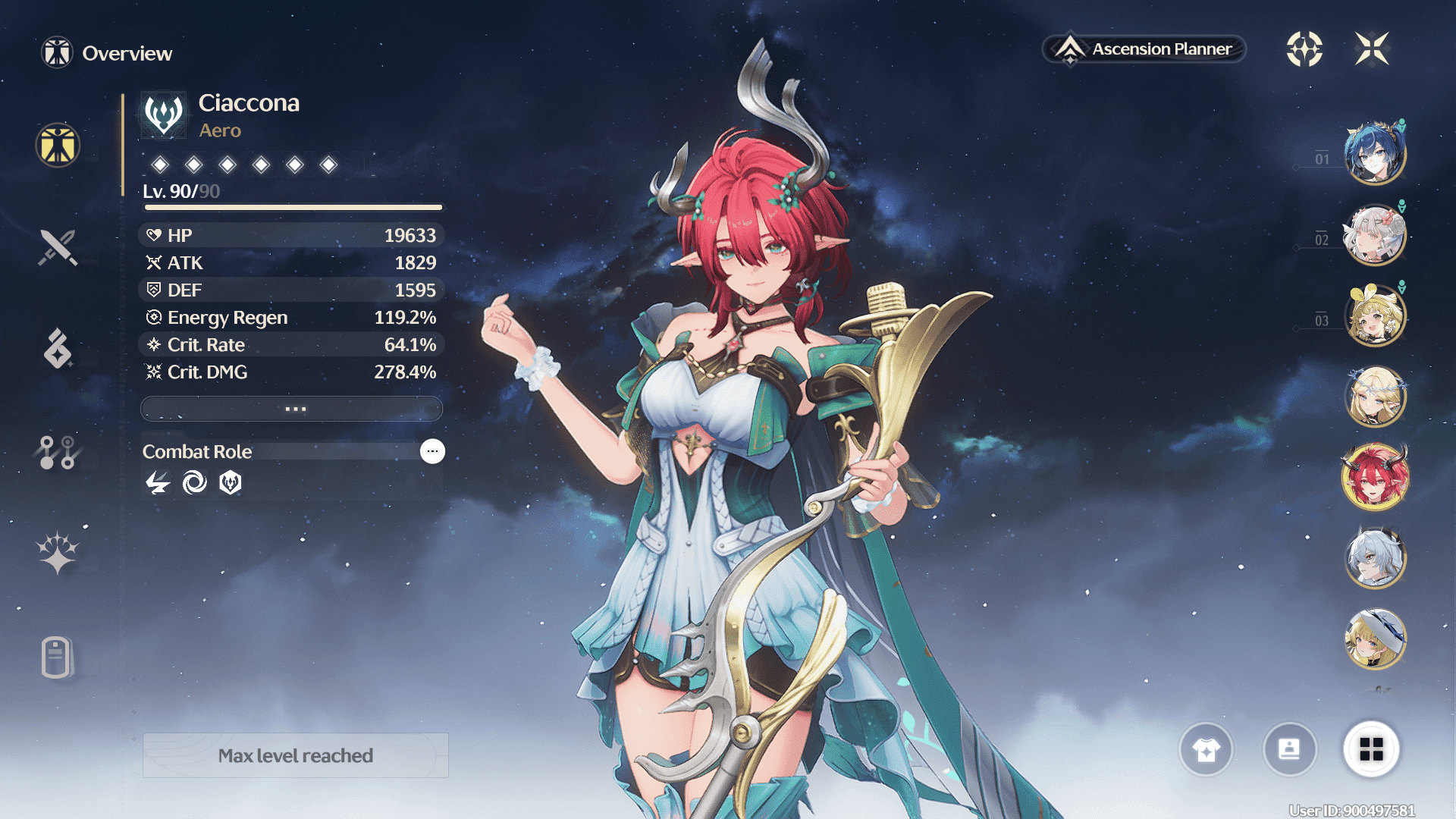1456x819 pixels.
Task: Select the blue-haired character in slot 01
Action: [1375, 154]
